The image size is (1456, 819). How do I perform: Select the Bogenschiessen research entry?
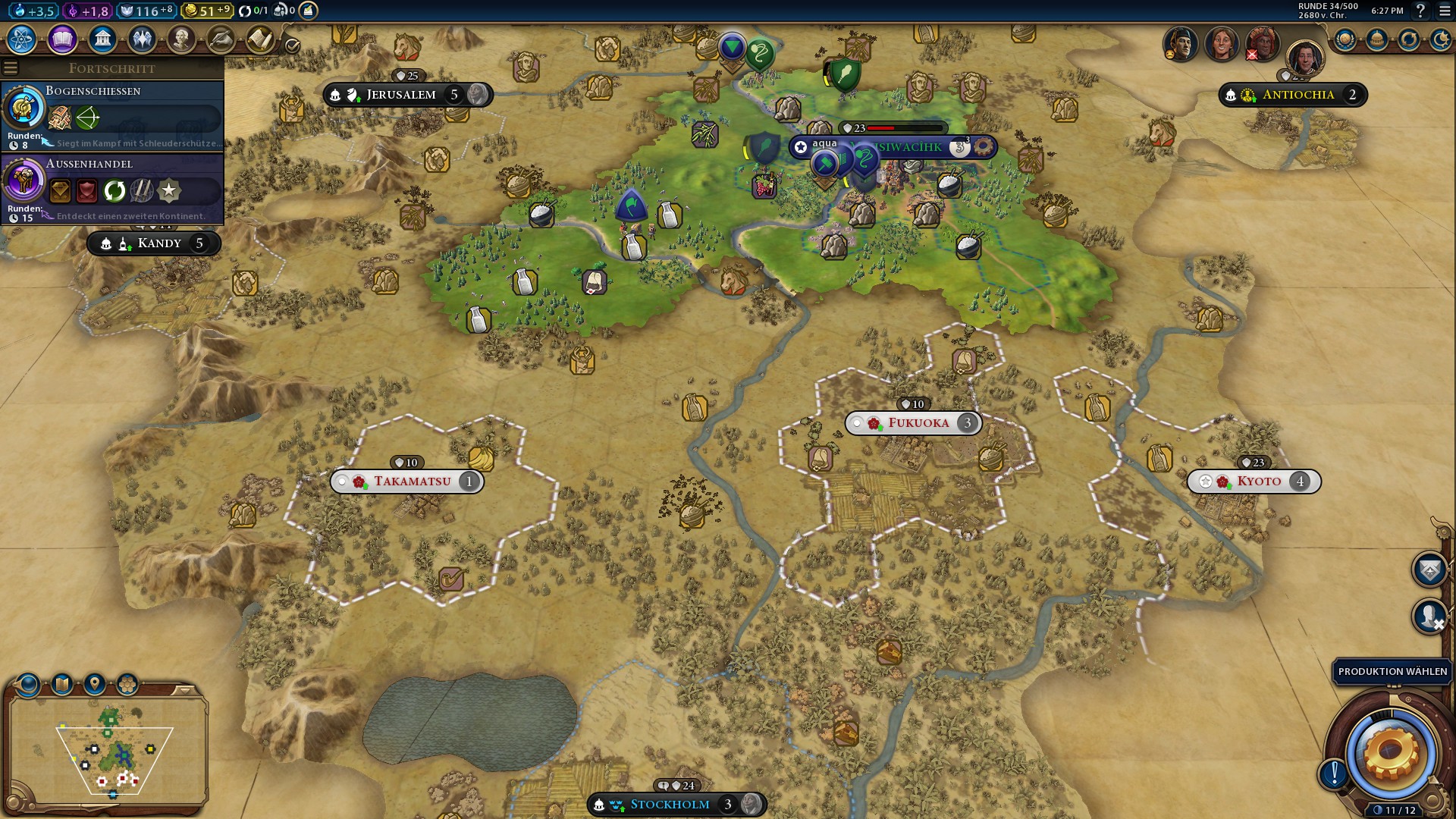coord(112,115)
